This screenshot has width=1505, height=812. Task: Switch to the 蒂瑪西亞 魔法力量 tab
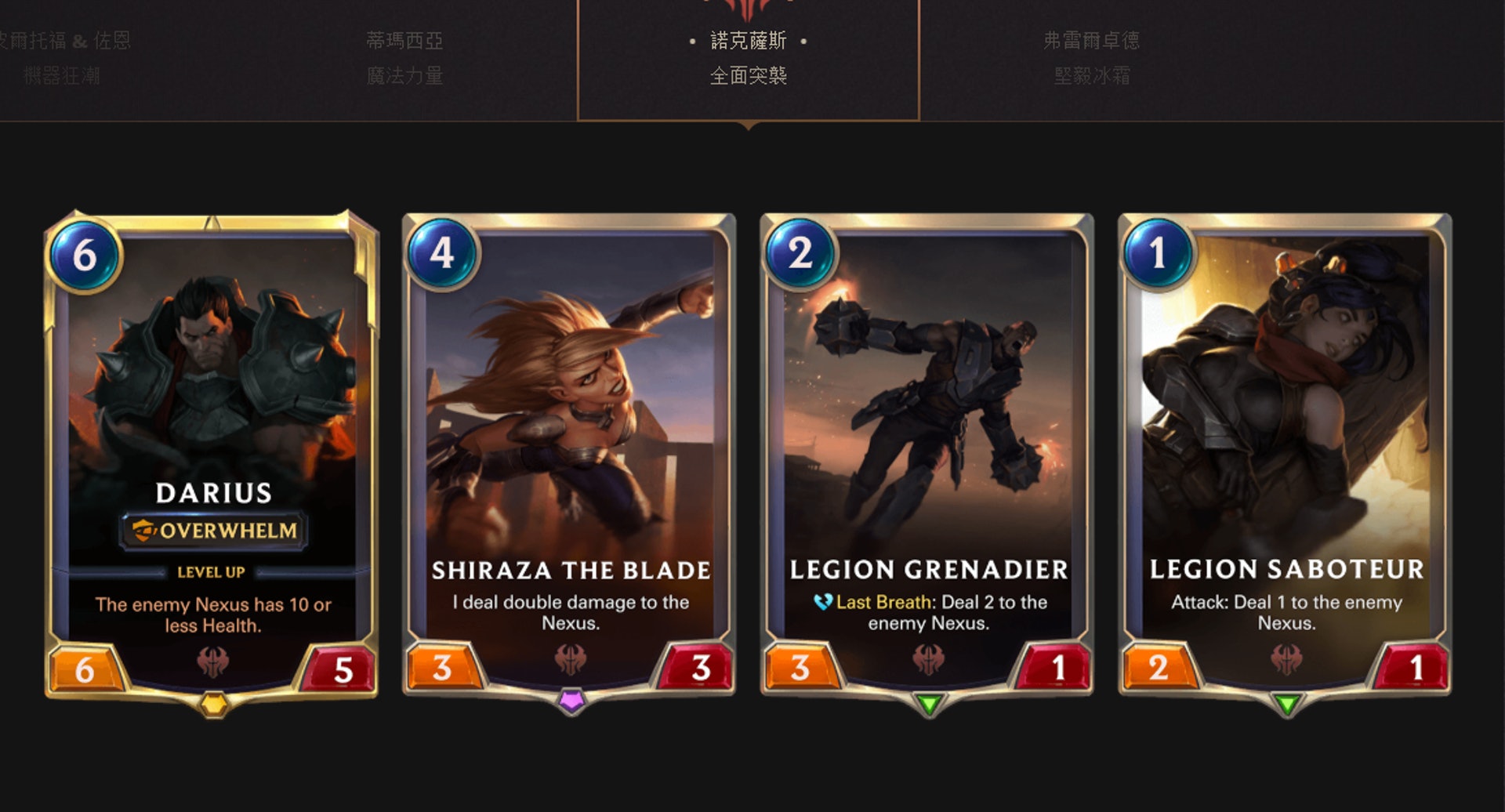404,58
